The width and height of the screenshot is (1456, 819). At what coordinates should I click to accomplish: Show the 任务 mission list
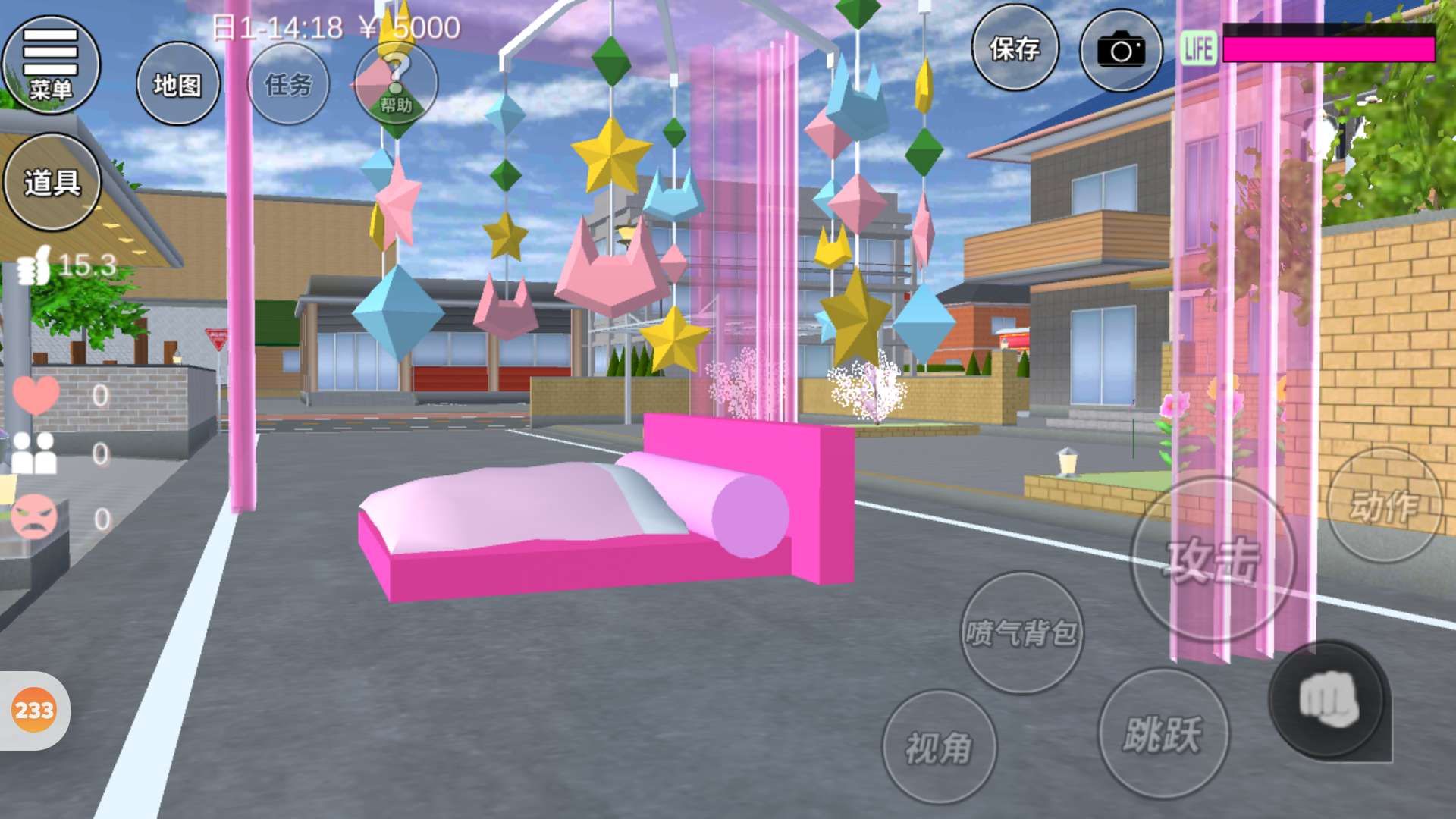[288, 84]
